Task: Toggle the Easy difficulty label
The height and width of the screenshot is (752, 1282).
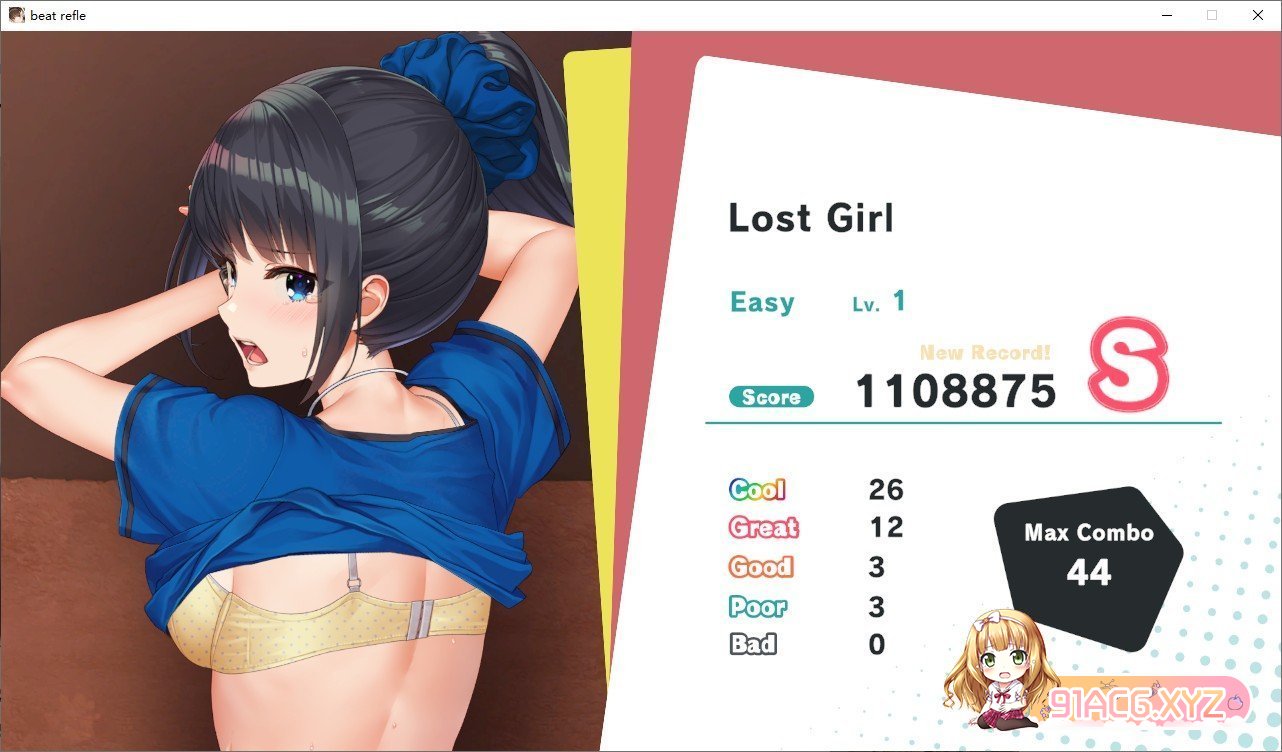Action: [x=762, y=302]
